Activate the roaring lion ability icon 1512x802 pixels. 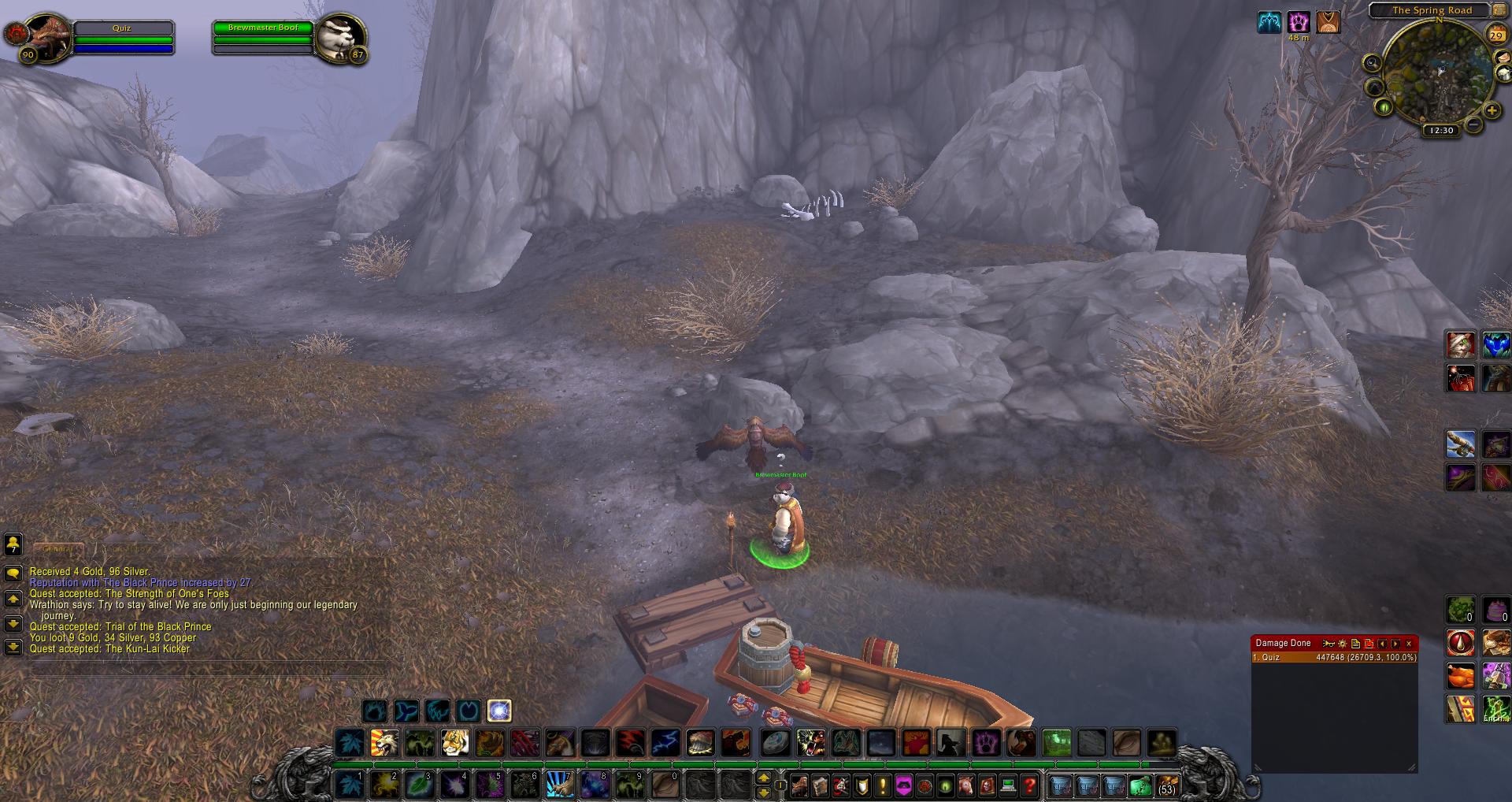point(385,742)
